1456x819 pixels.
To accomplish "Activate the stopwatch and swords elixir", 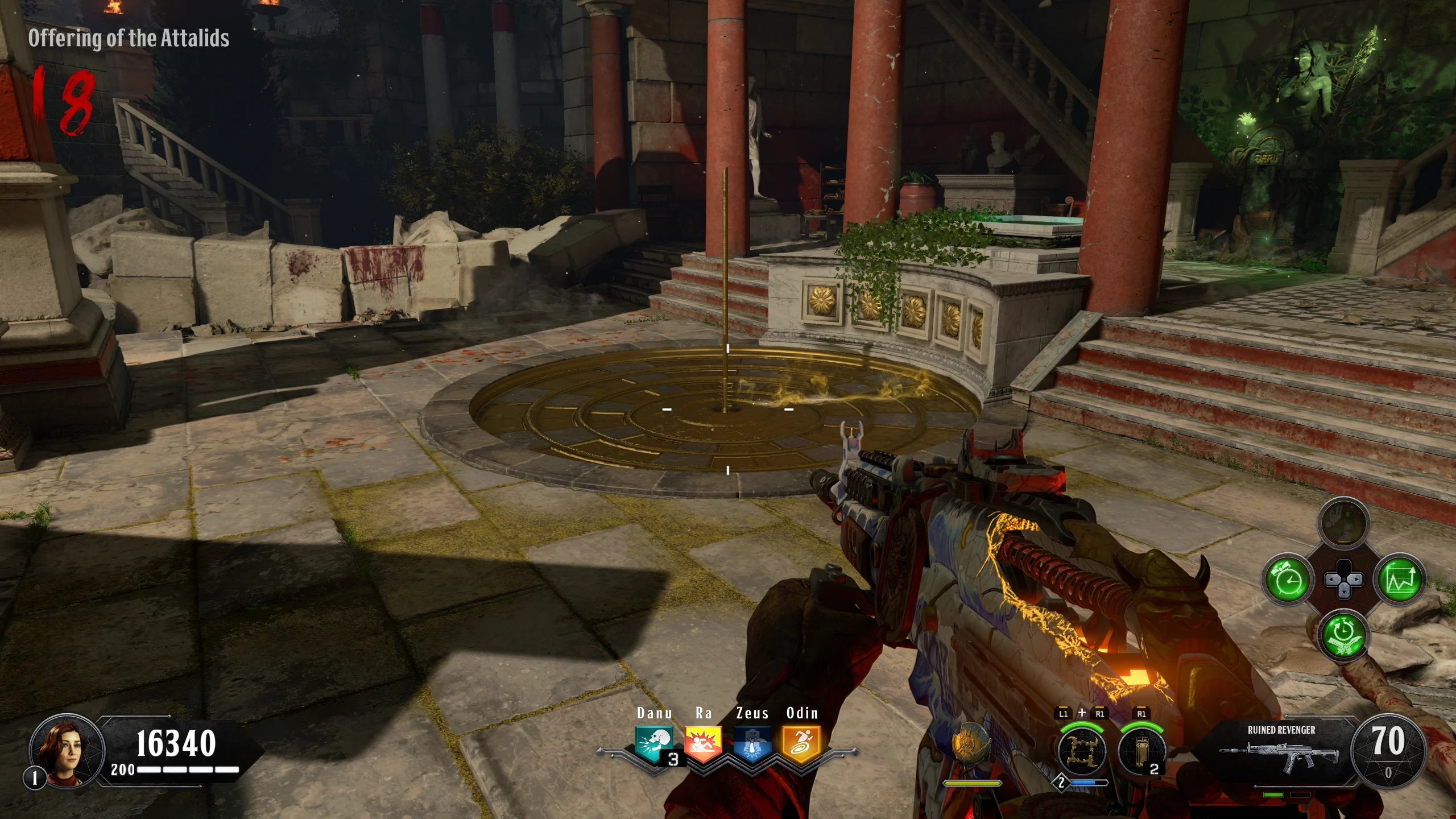I will click(1343, 635).
